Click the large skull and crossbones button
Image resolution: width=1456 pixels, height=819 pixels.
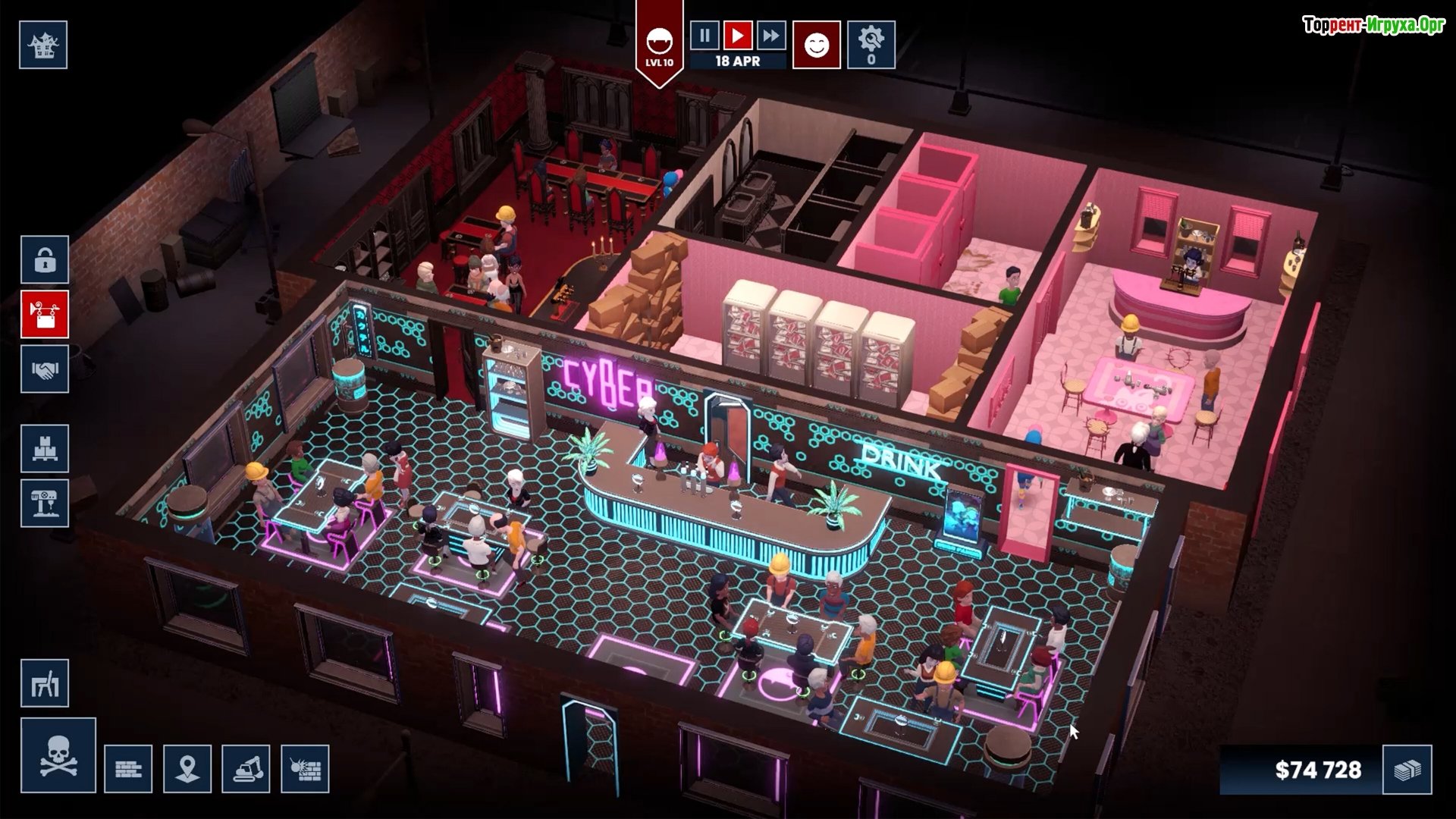58,756
